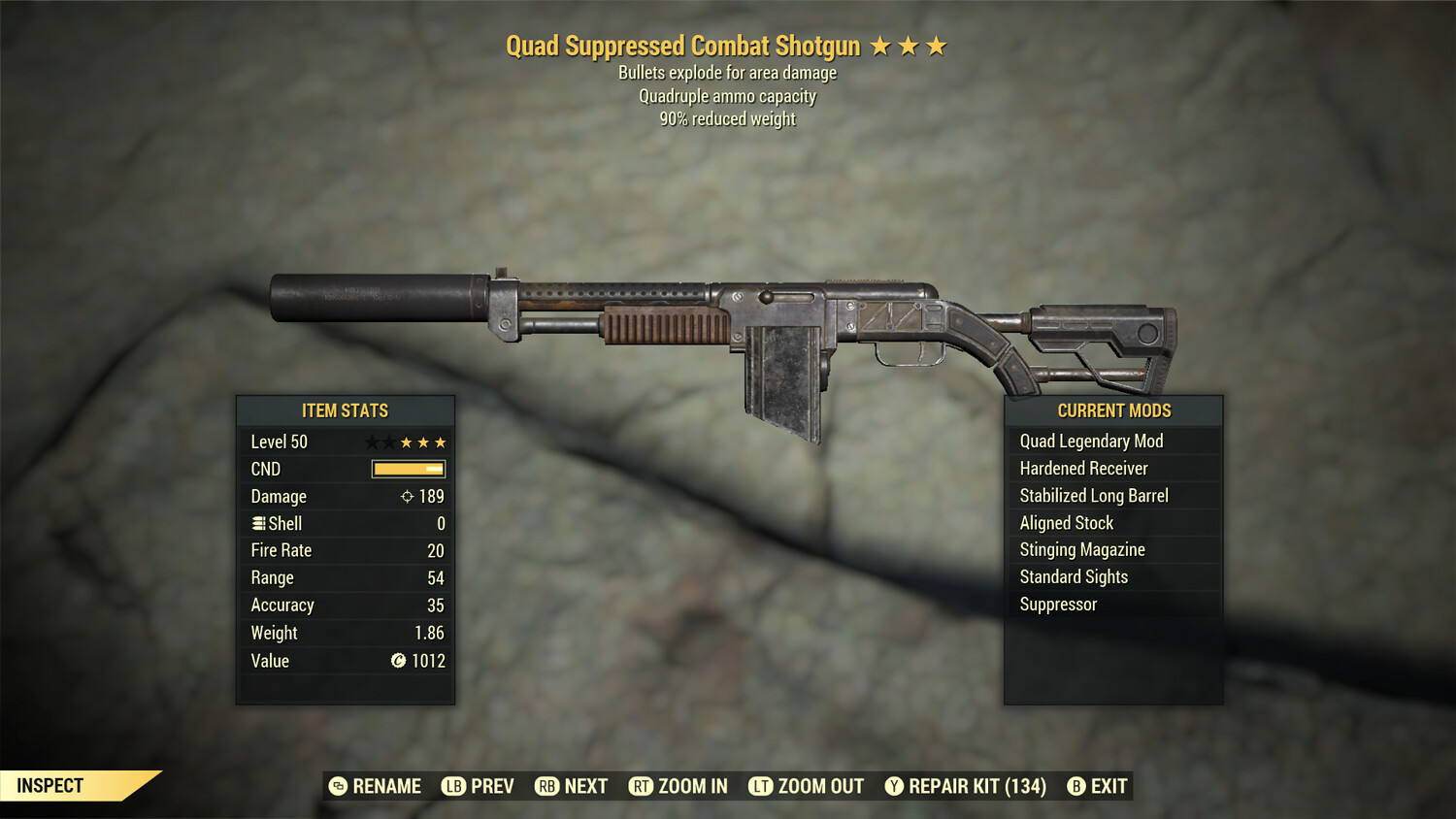Click the shell ammo icon in Item Stats
1456x819 pixels.
click(258, 523)
